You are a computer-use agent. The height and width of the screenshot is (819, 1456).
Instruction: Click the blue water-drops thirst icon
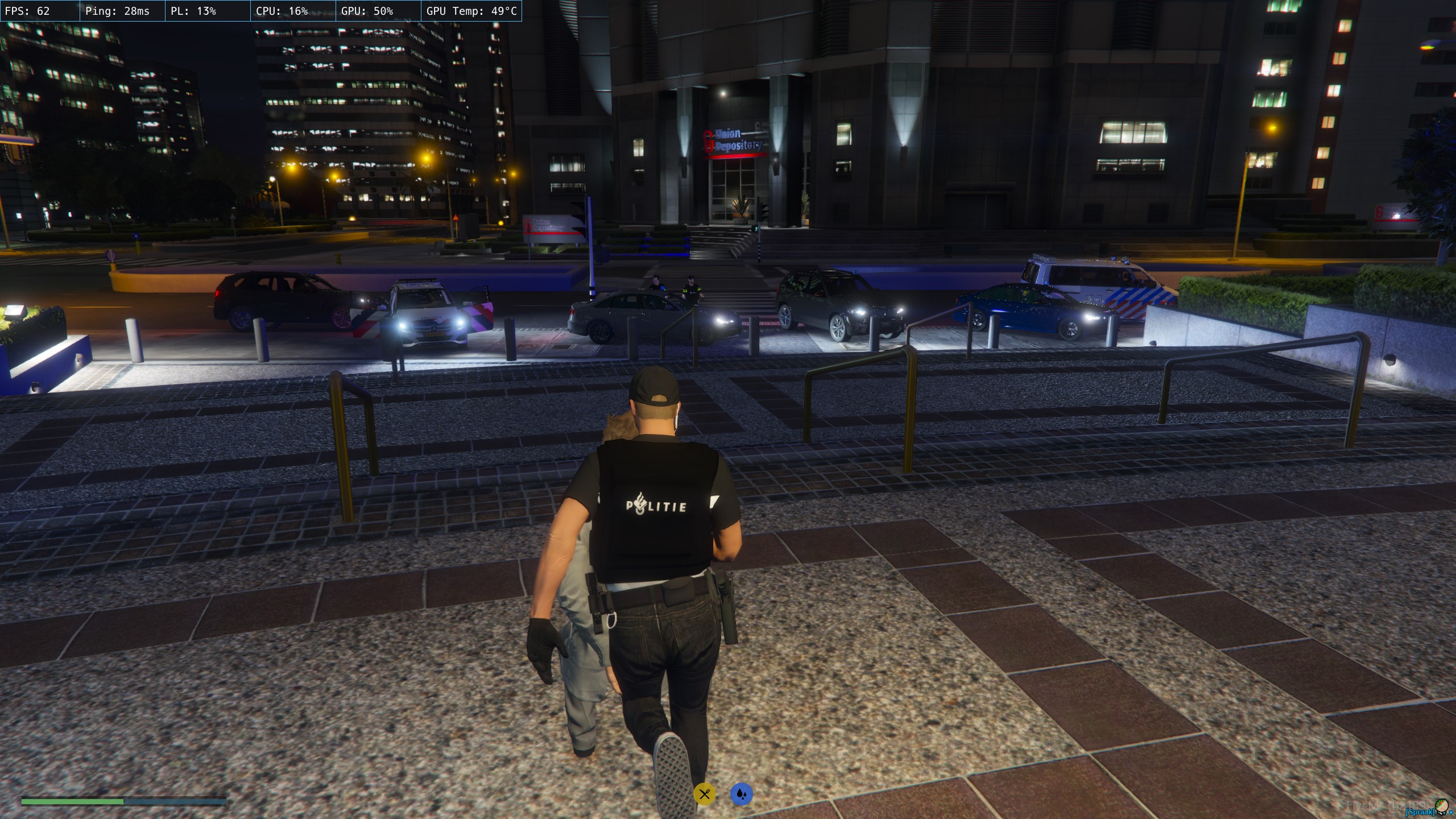[x=741, y=794]
